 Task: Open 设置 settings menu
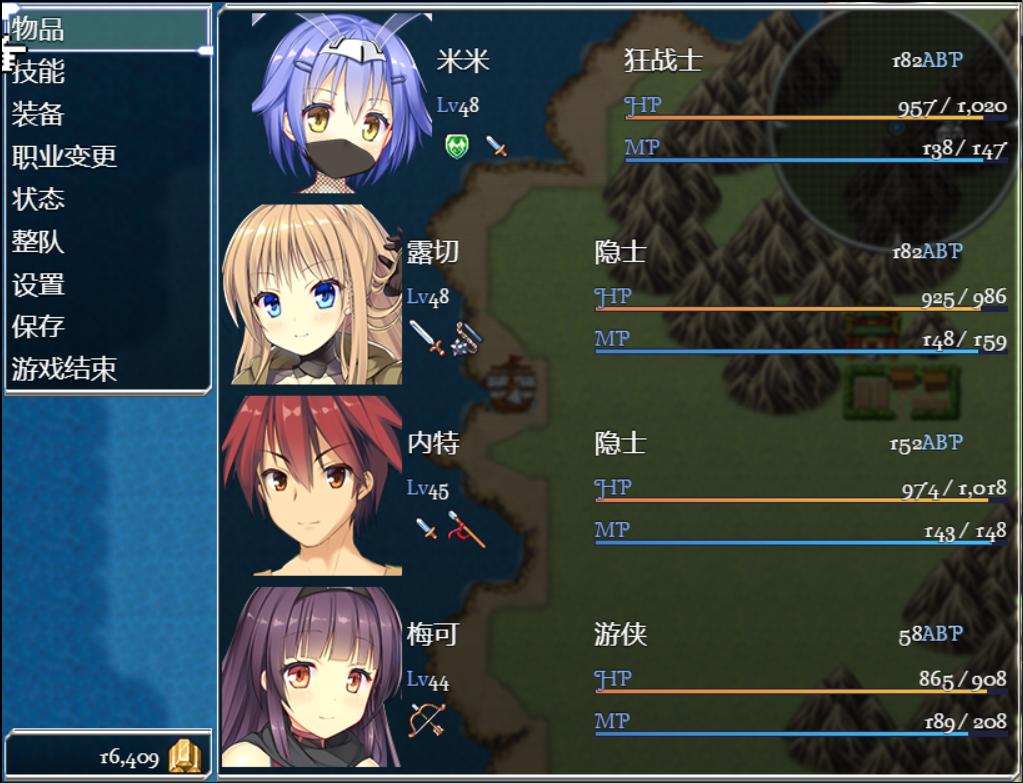coord(40,285)
